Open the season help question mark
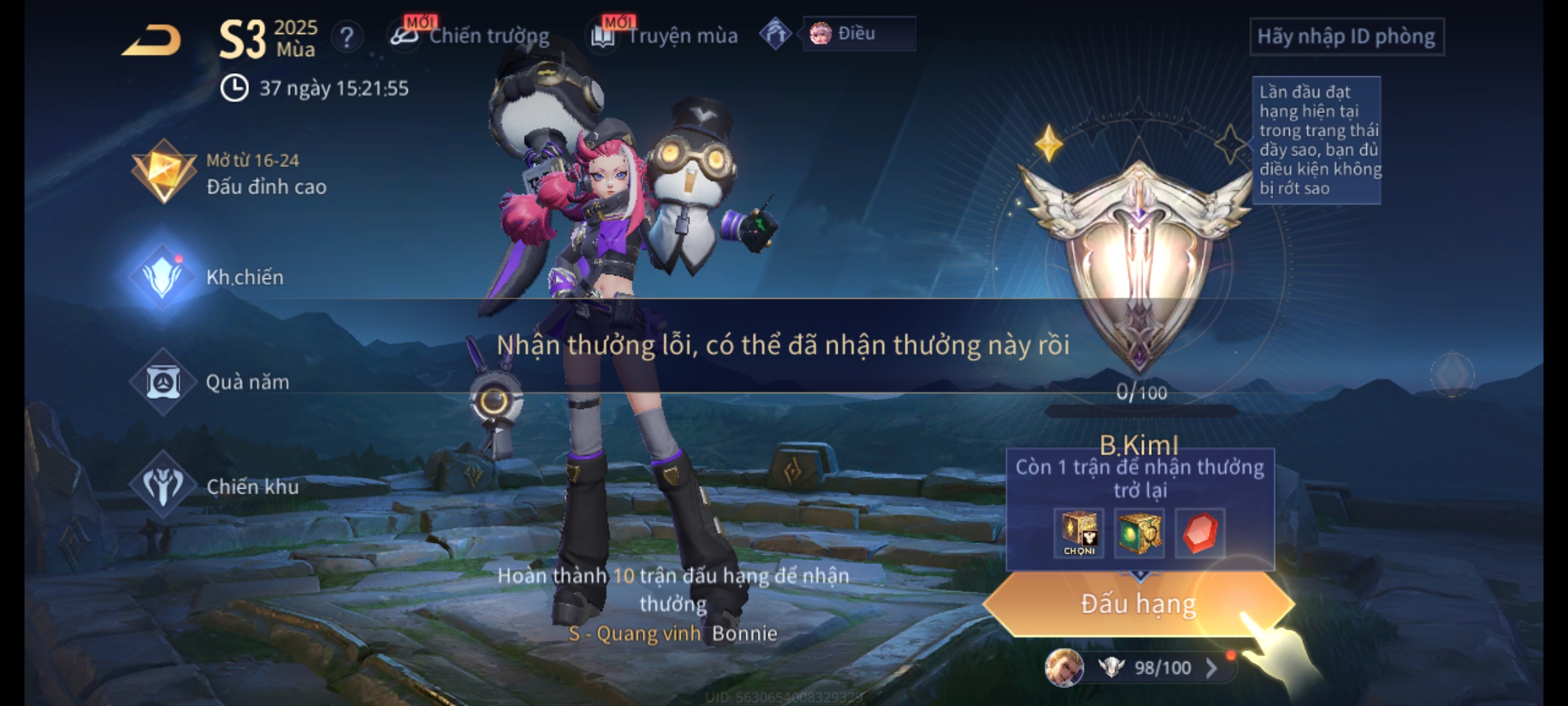The height and width of the screenshot is (706, 1568). [347, 37]
